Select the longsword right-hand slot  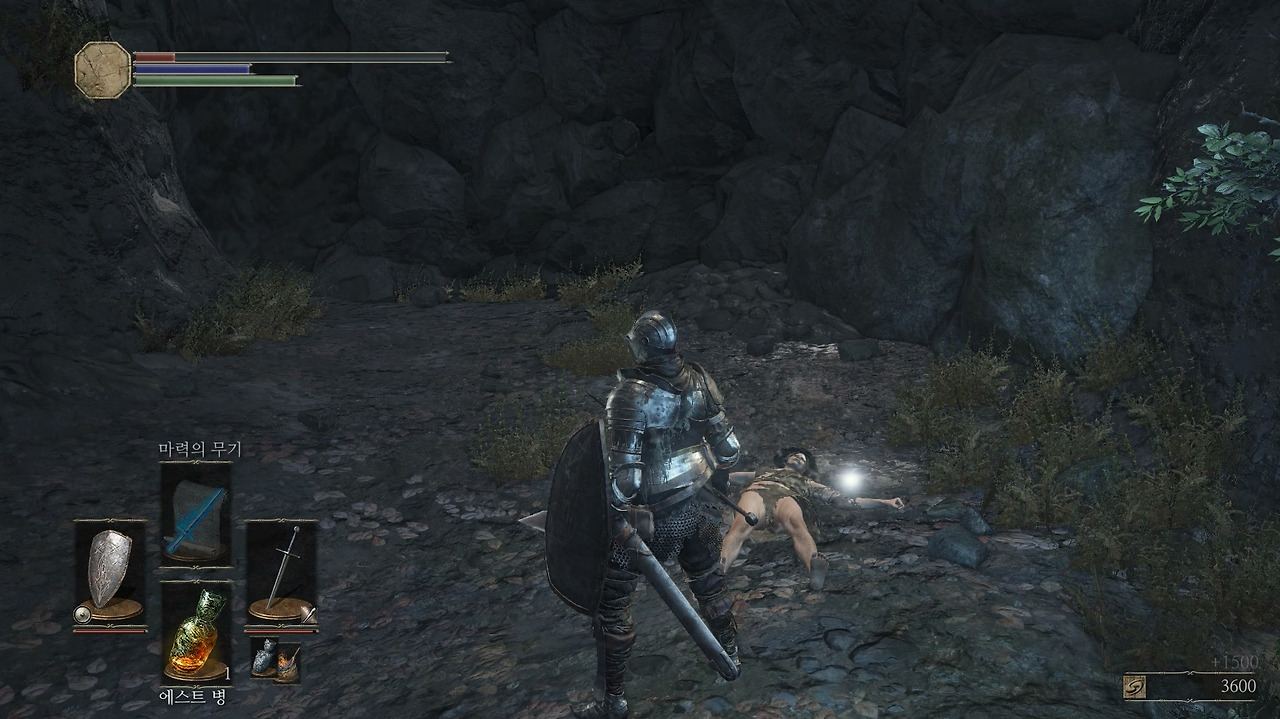coord(282,572)
